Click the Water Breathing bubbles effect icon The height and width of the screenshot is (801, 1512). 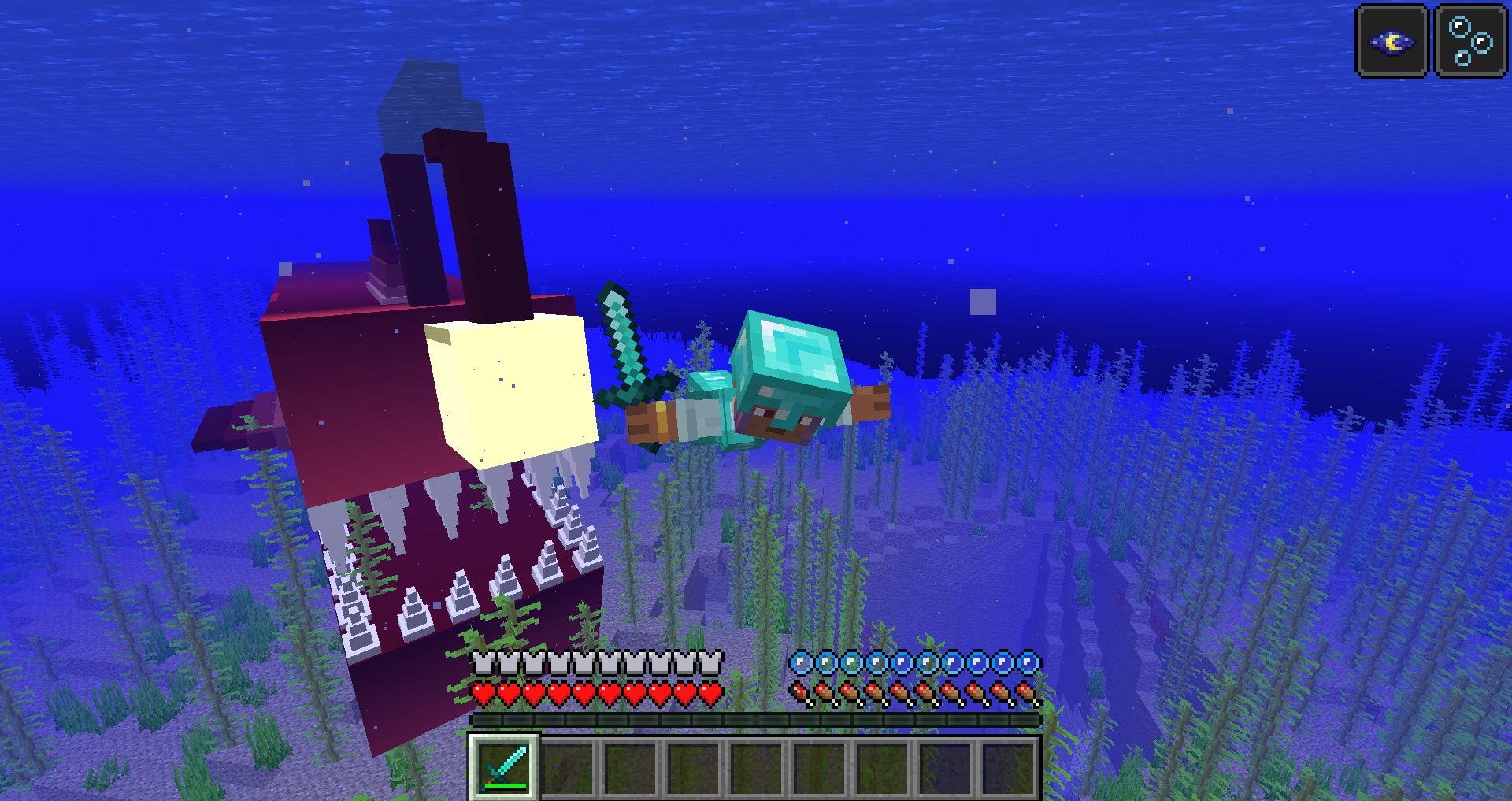pyautogui.click(x=1469, y=42)
